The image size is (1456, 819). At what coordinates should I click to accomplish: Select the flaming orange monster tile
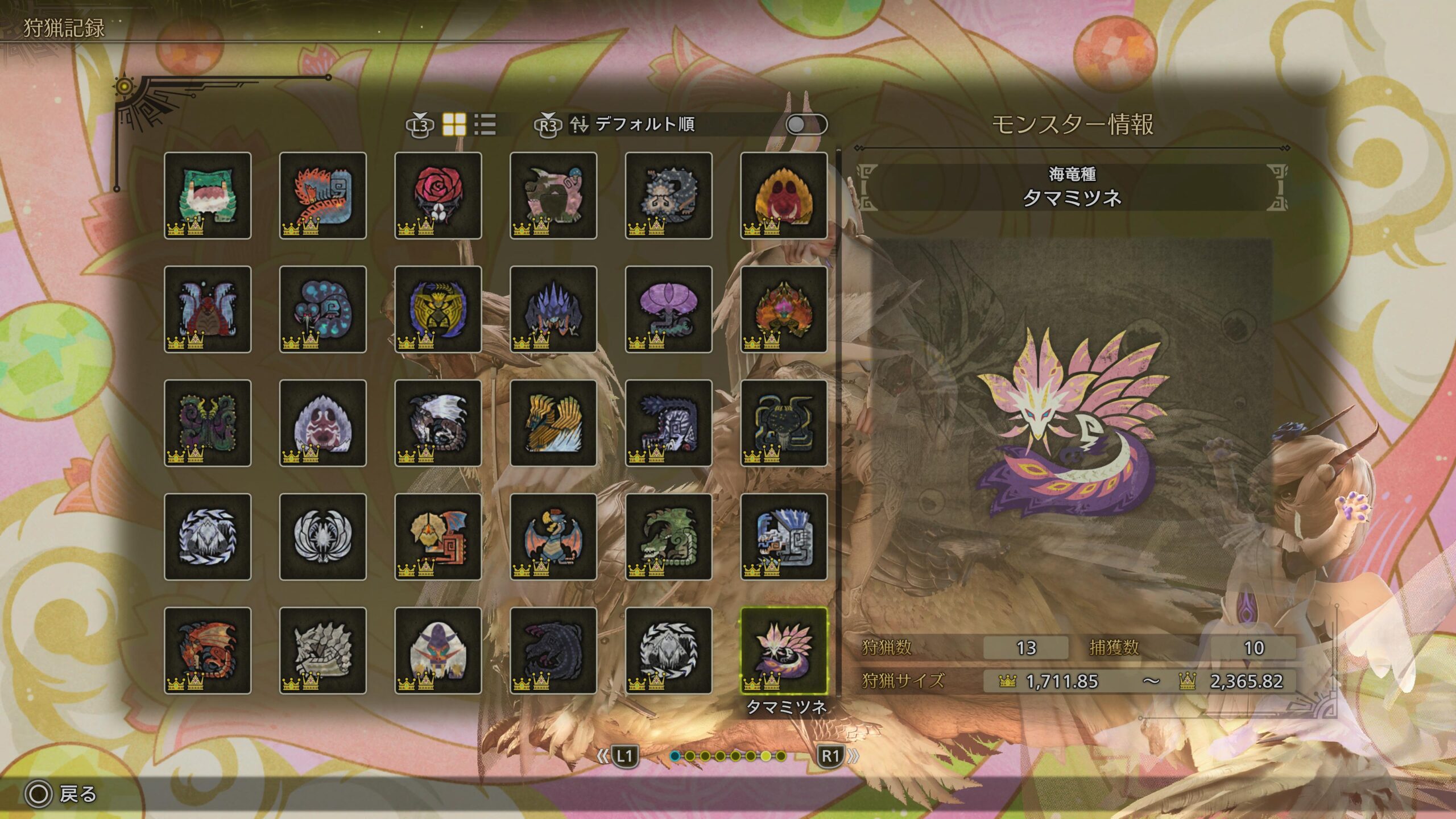784,309
